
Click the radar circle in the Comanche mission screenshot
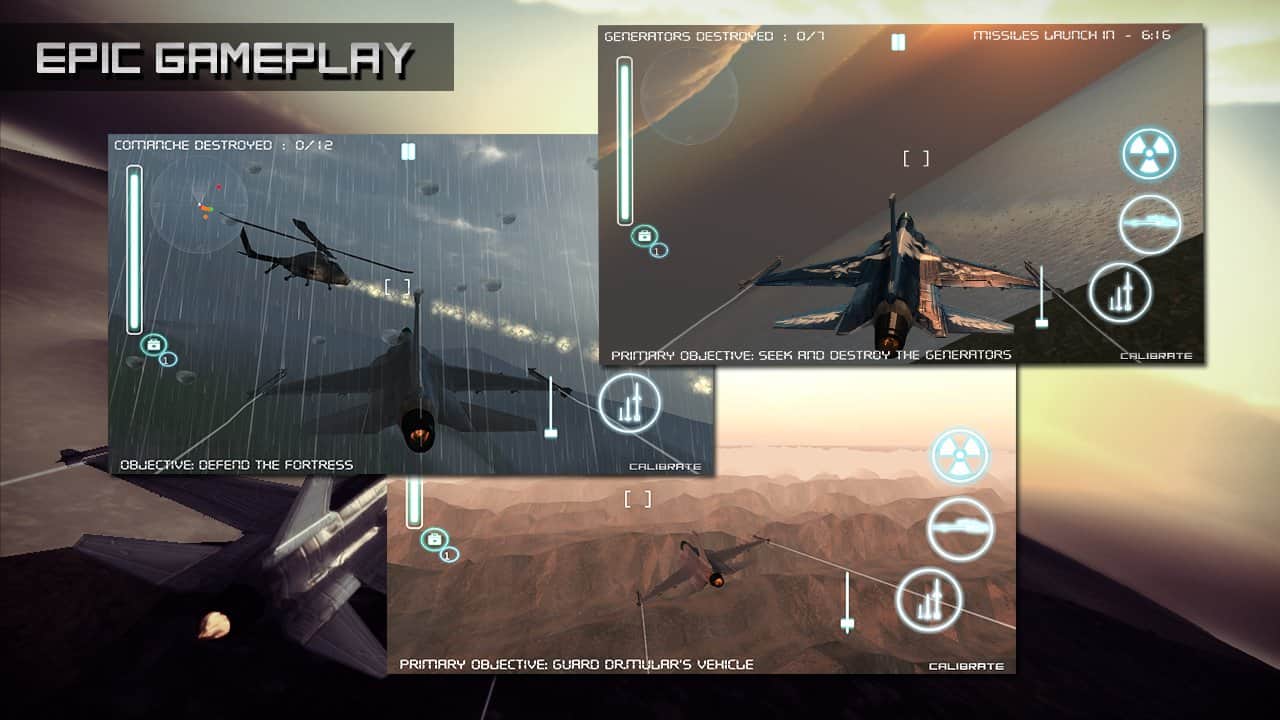coord(199,207)
